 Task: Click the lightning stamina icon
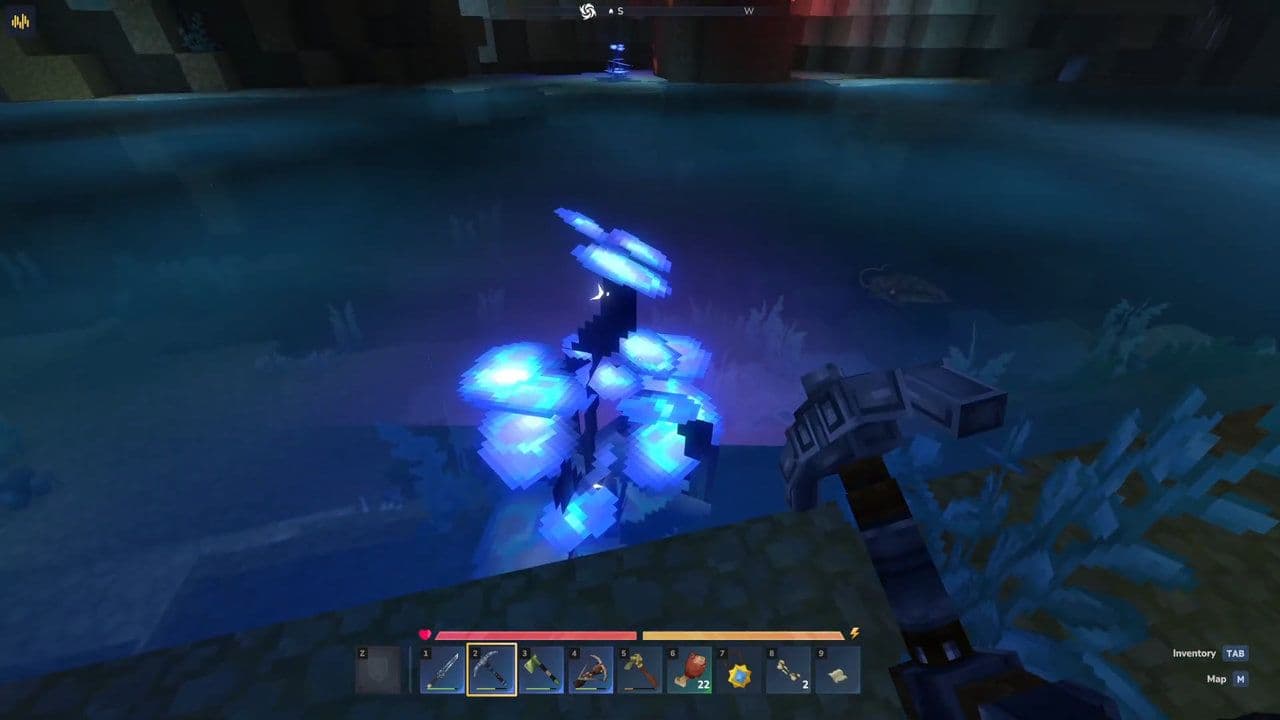(x=853, y=631)
